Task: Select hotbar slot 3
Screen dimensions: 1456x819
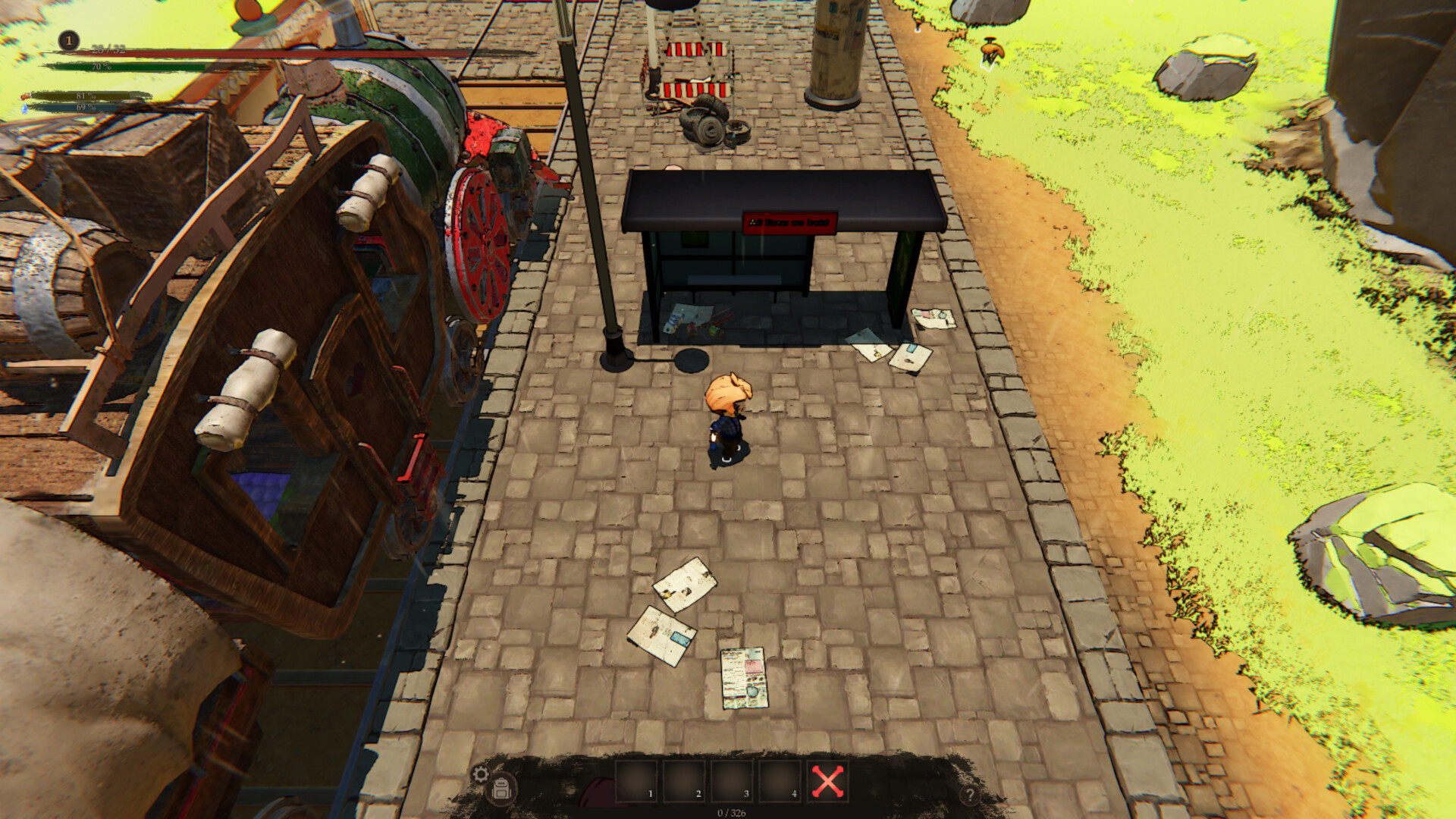Action: (x=732, y=782)
